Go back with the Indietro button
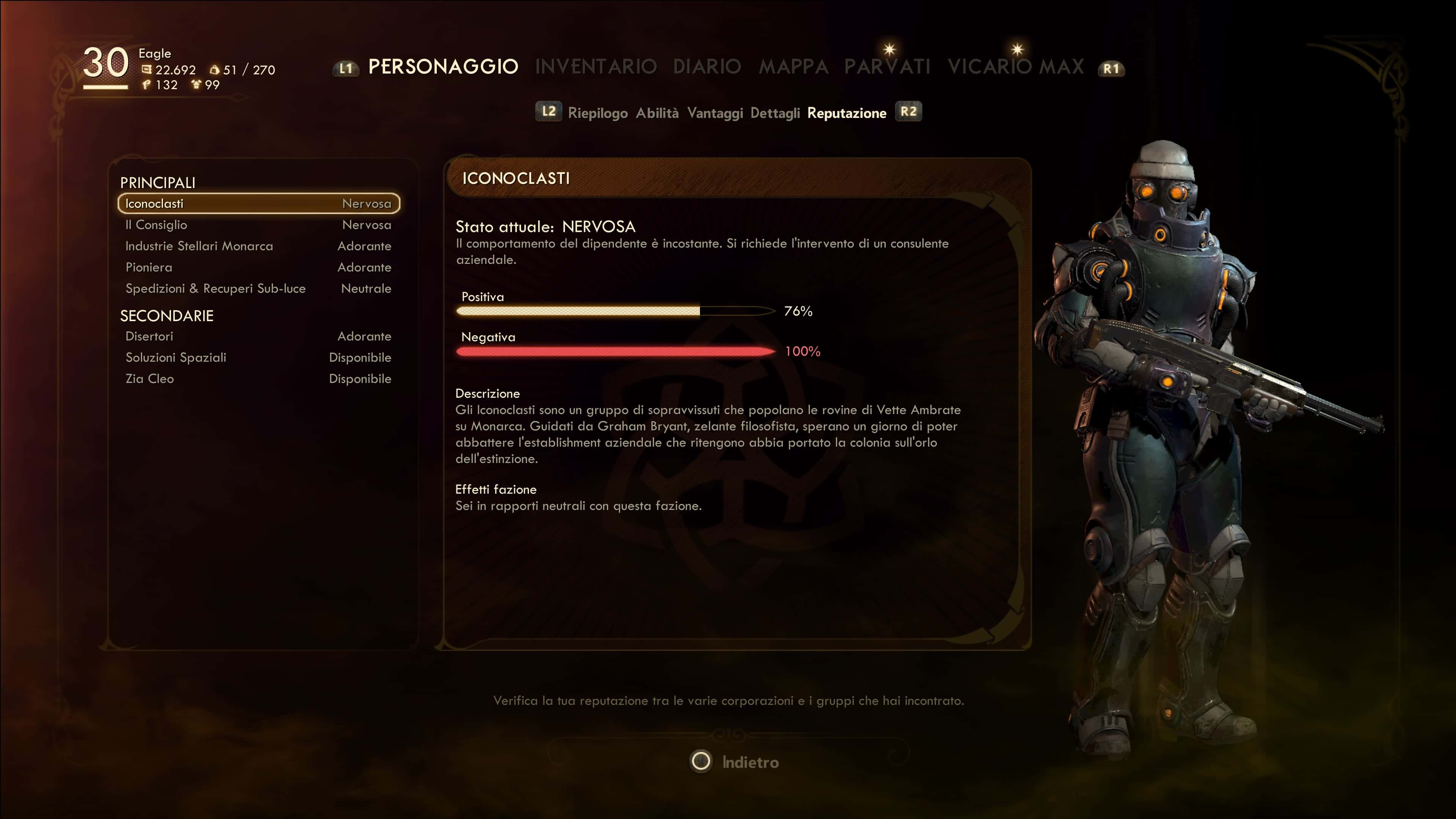1456x819 pixels. click(x=735, y=762)
